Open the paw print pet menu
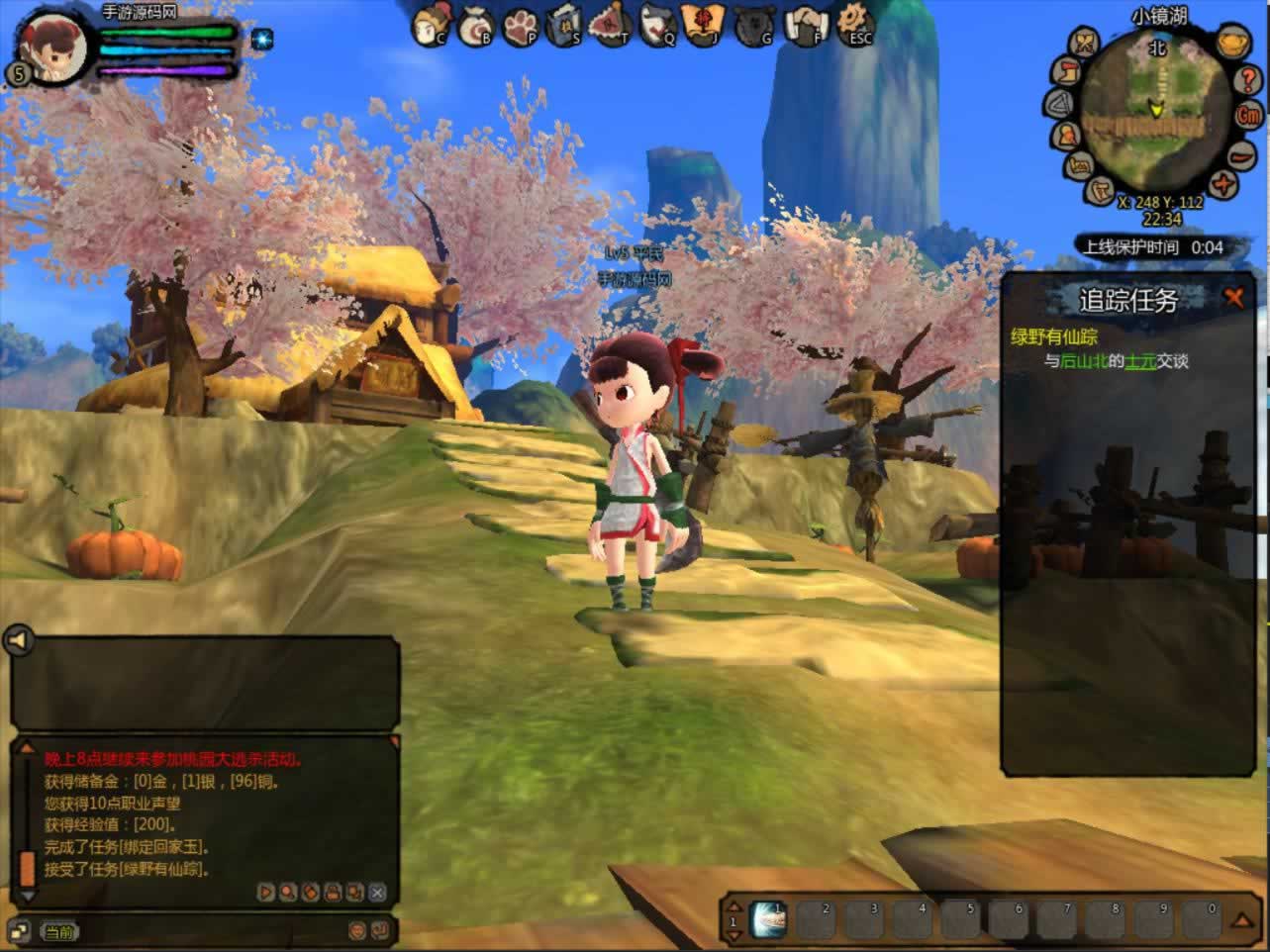 click(522, 27)
